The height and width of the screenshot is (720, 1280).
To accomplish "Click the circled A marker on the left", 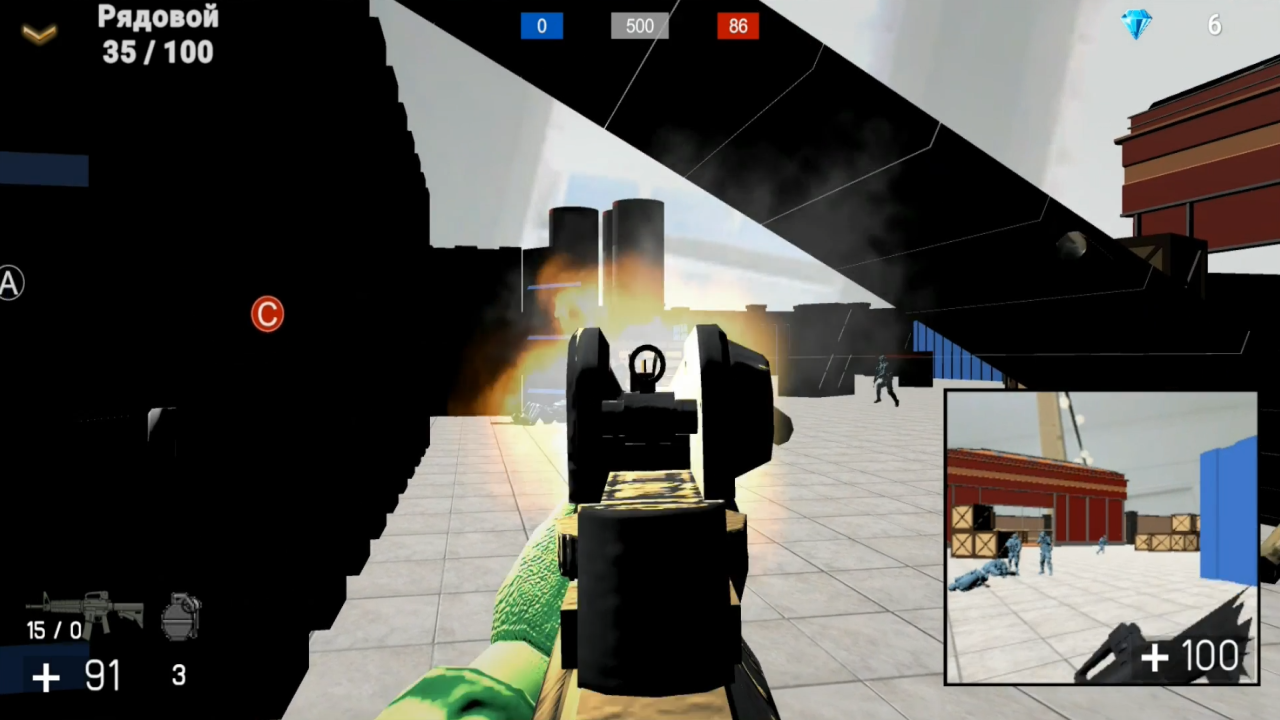I will coord(10,283).
